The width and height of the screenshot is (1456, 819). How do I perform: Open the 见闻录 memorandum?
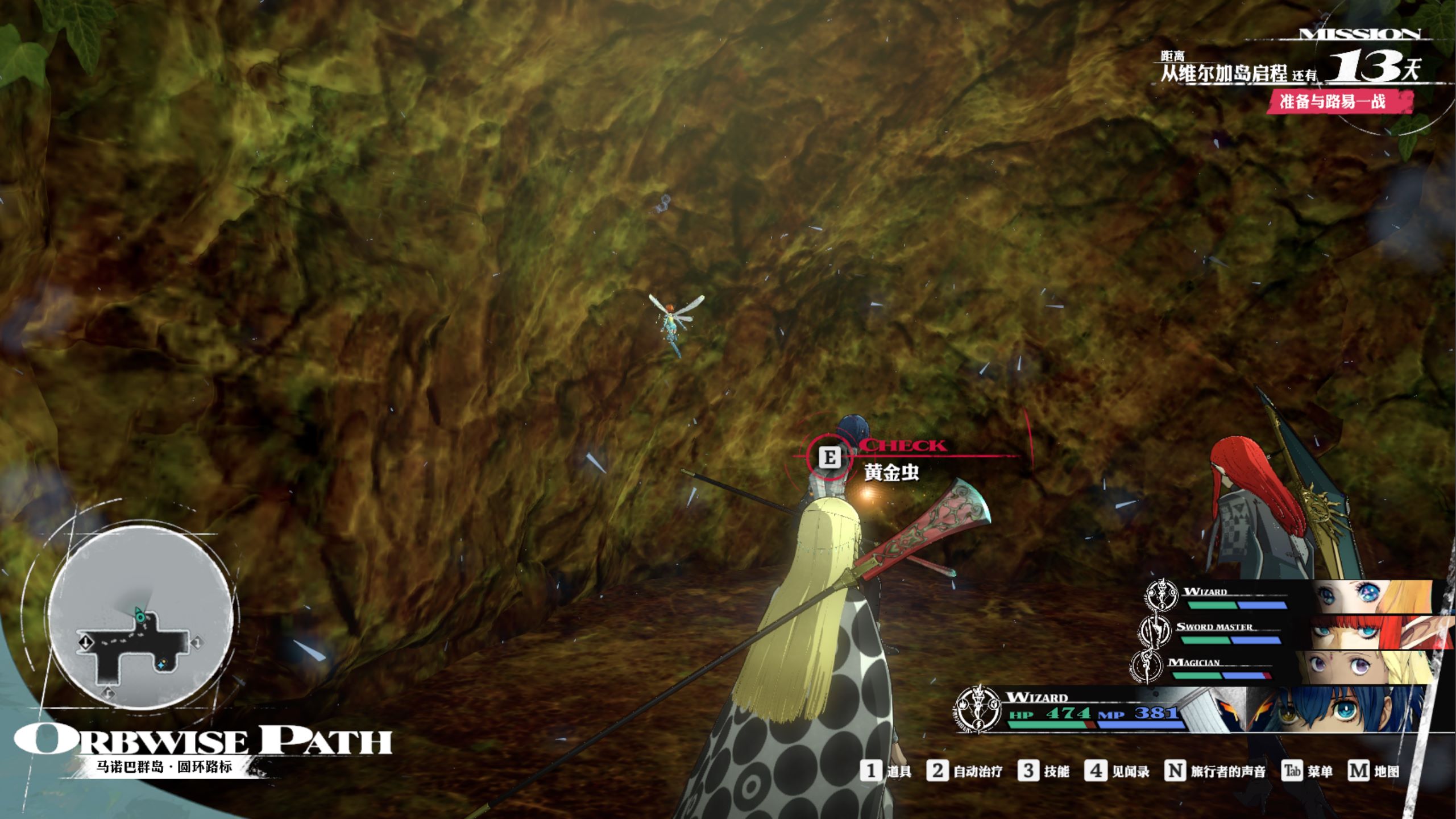[1117, 771]
